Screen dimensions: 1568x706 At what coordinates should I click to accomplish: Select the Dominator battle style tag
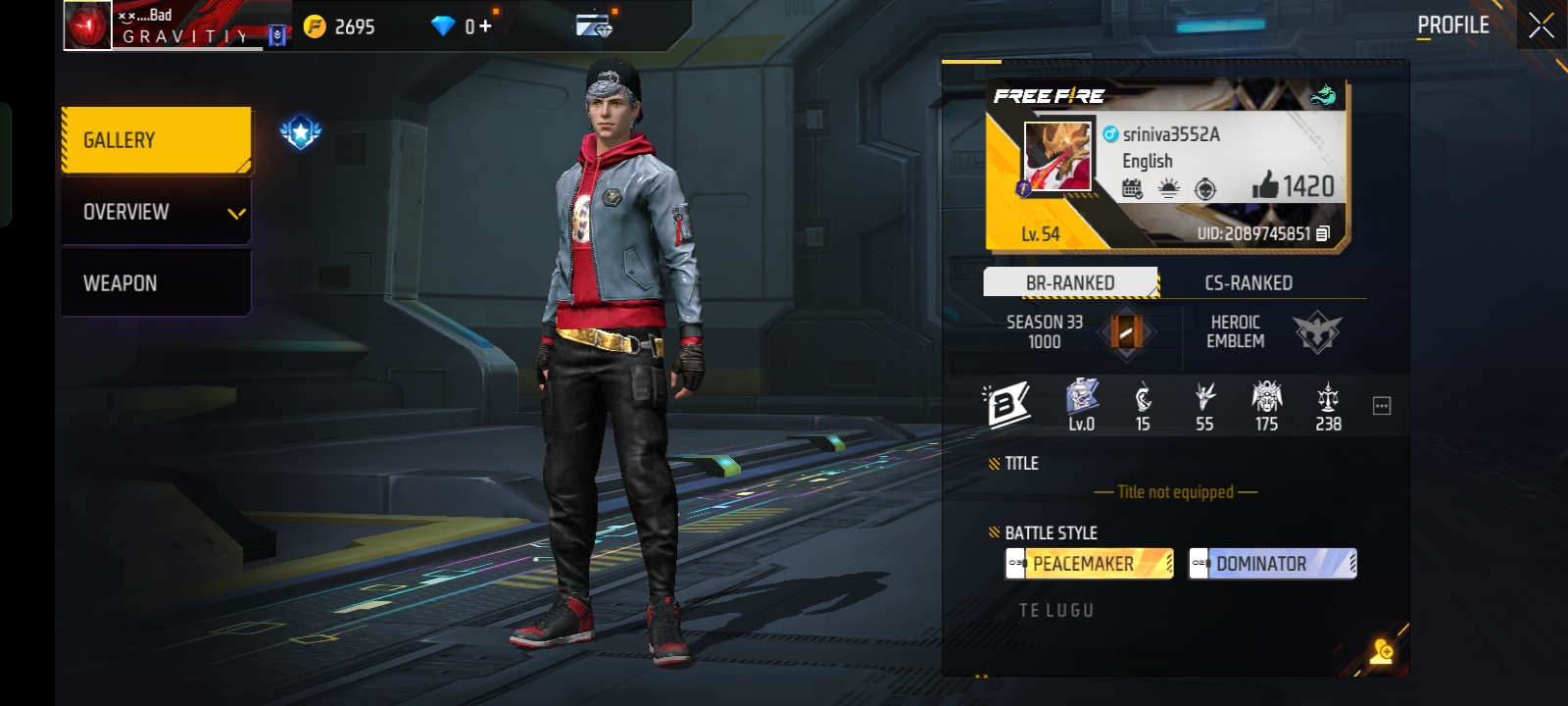click(x=1272, y=564)
